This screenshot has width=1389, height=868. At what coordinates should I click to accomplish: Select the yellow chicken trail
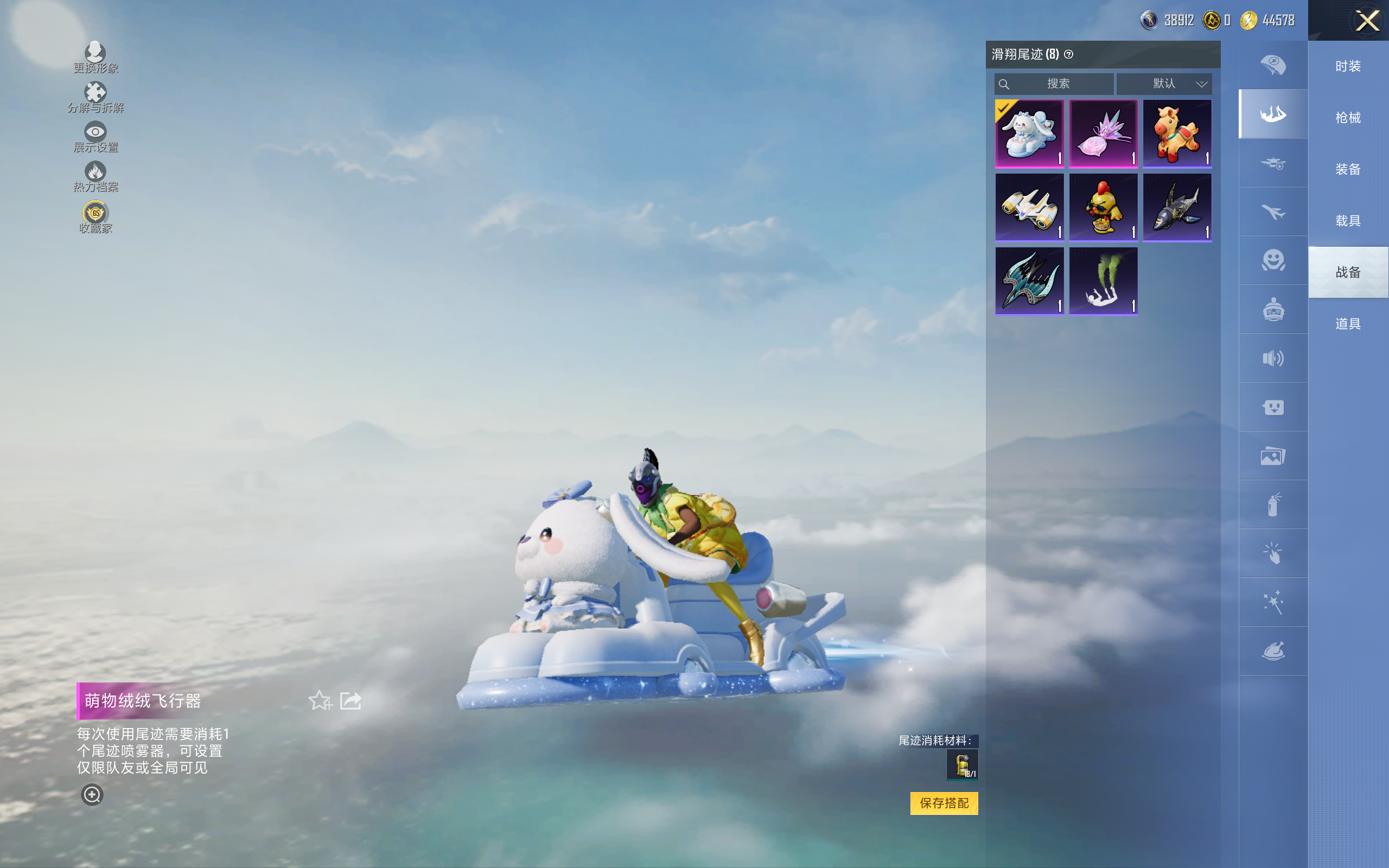pos(1103,207)
